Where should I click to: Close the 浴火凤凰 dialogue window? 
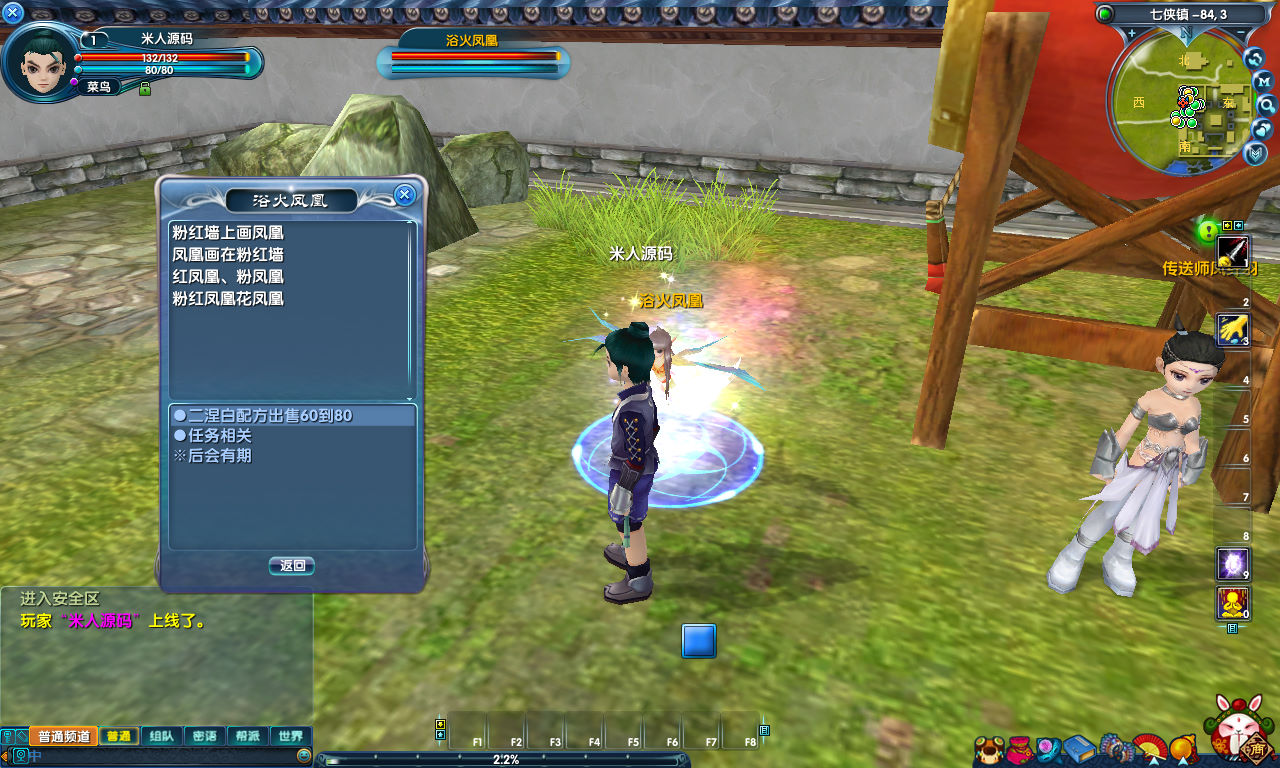click(x=405, y=195)
